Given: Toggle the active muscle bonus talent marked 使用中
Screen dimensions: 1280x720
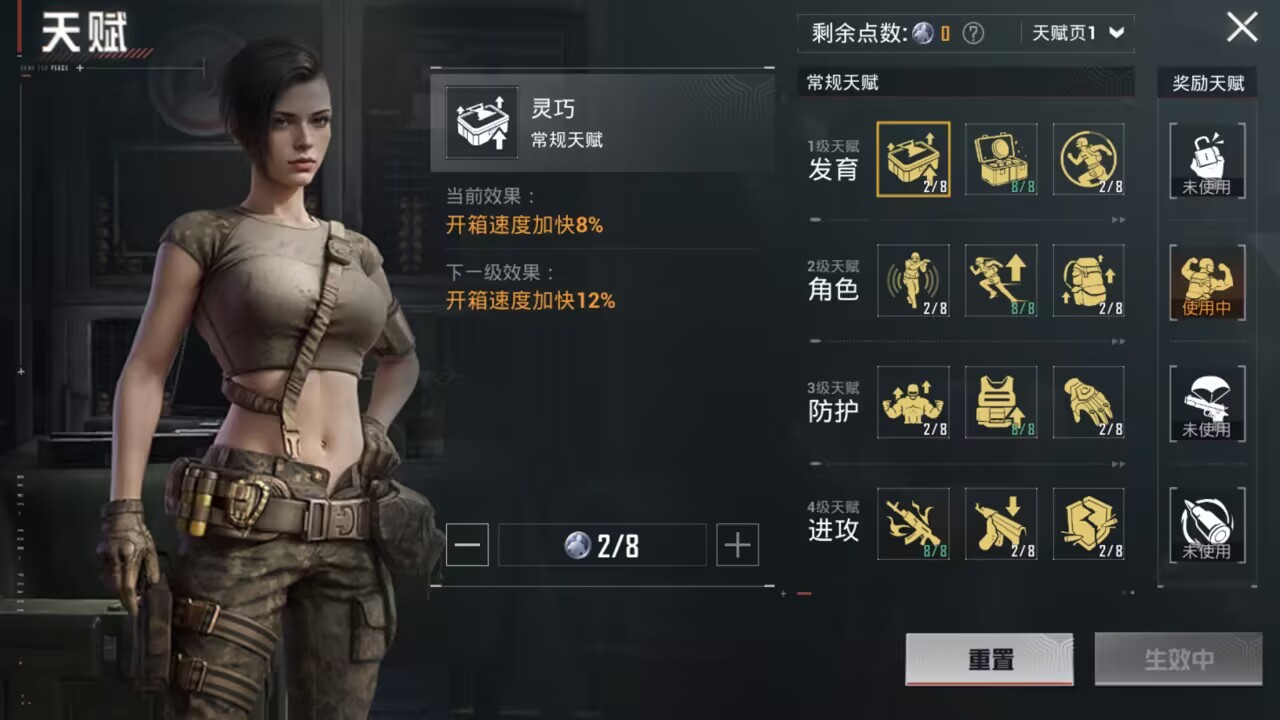Looking at the screenshot, I should [x=1207, y=282].
